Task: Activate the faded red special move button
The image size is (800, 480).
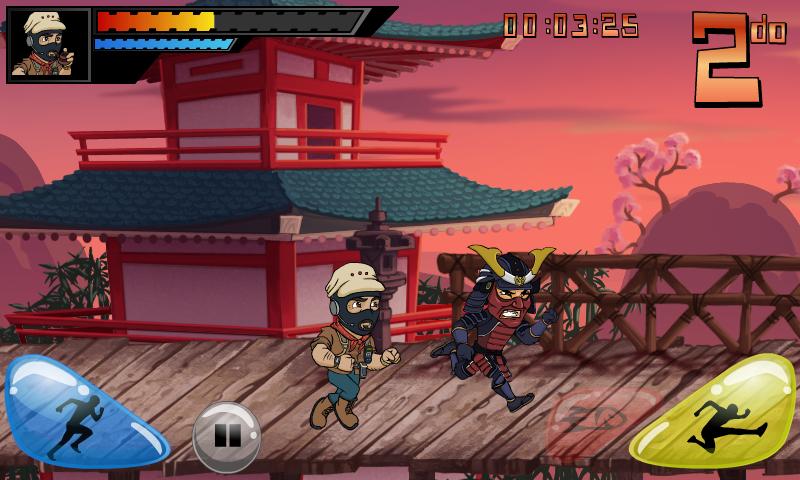Action: click(598, 422)
